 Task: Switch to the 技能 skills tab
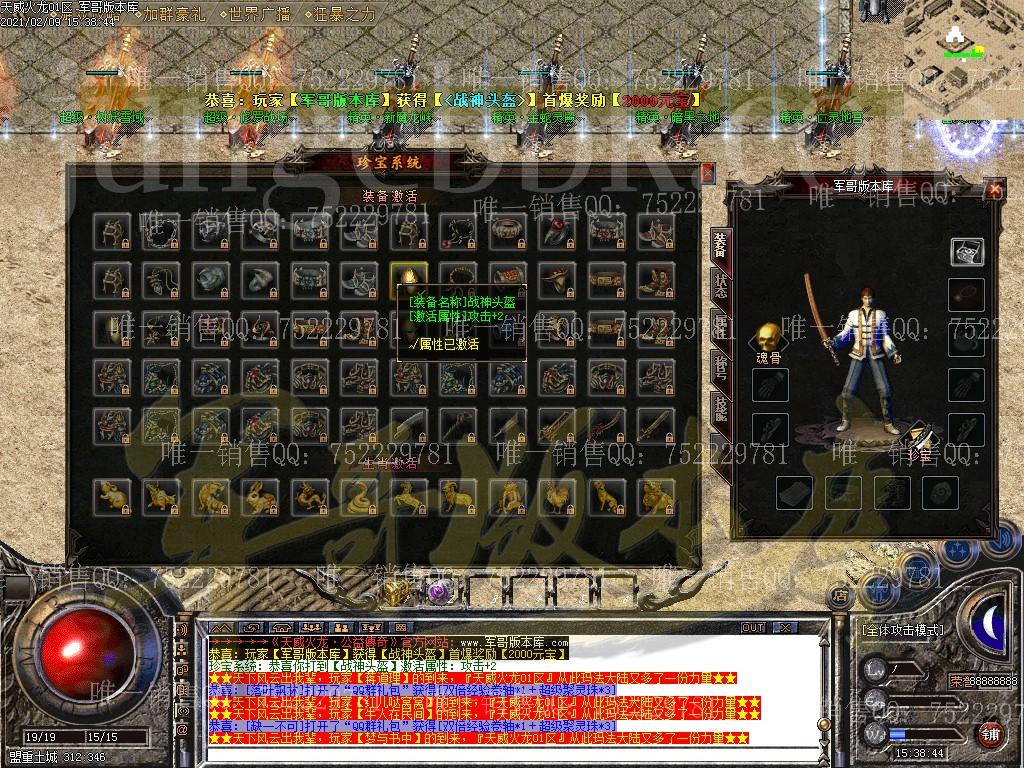(x=720, y=407)
